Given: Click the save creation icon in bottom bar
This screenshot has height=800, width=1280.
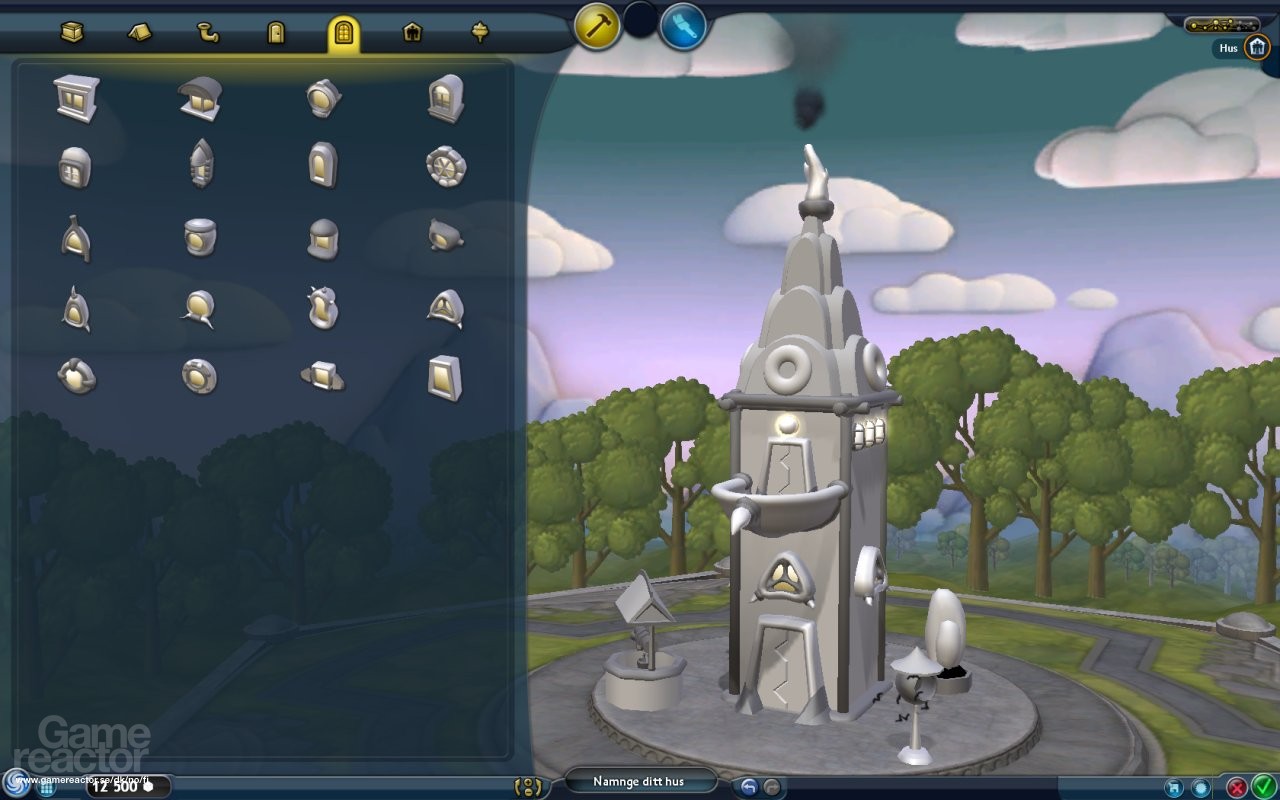Looking at the screenshot, I should pyautogui.click(x=1173, y=788).
